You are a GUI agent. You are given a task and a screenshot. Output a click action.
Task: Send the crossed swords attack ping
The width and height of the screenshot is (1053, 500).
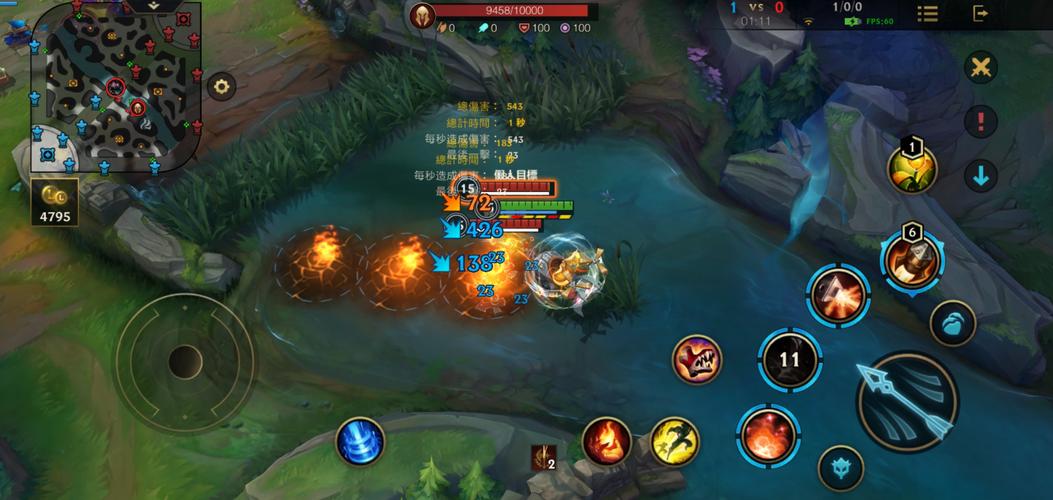[981, 68]
